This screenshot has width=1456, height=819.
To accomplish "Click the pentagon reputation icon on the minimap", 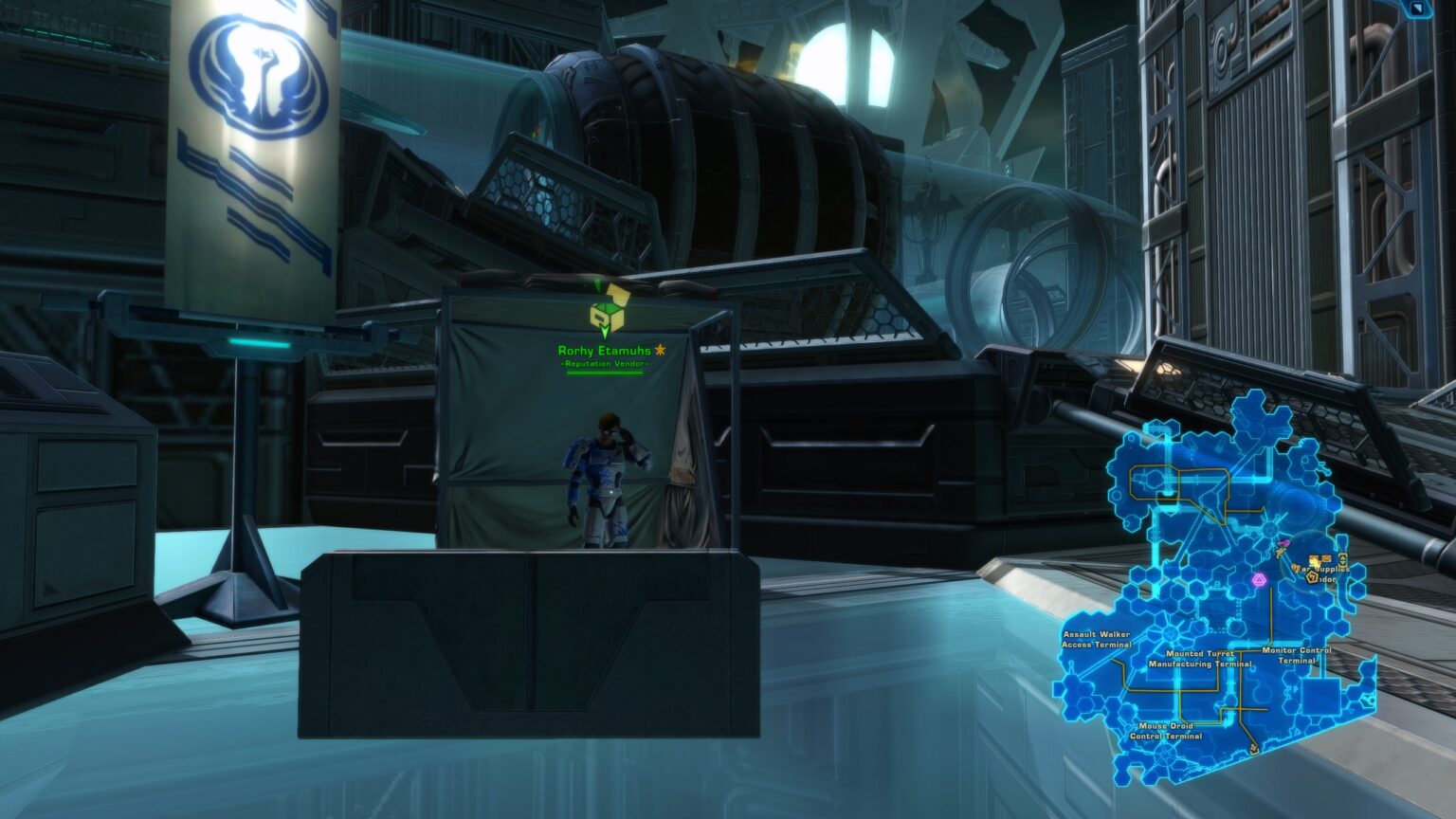I will point(1312,577).
